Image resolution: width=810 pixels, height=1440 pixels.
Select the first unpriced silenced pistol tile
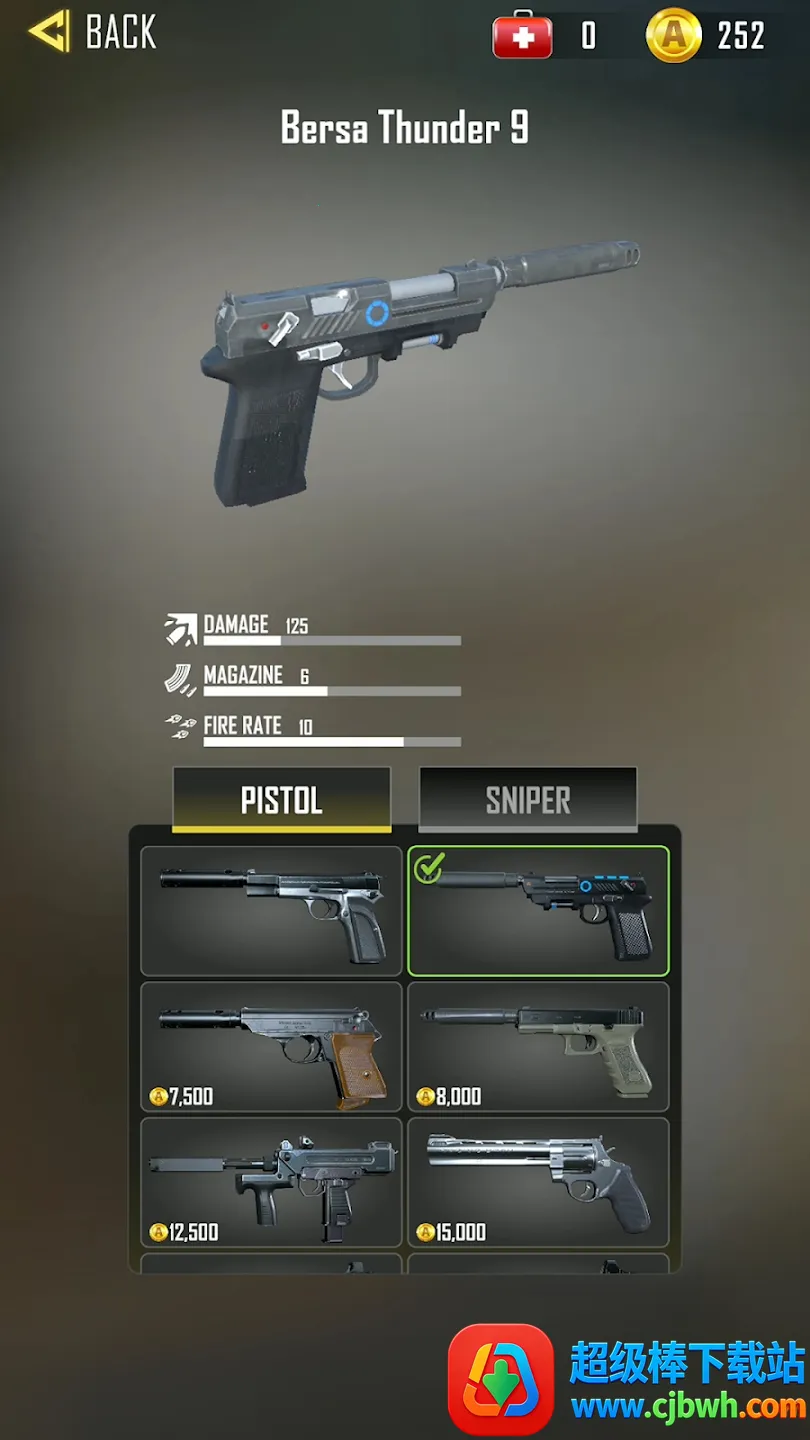pos(271,911)
